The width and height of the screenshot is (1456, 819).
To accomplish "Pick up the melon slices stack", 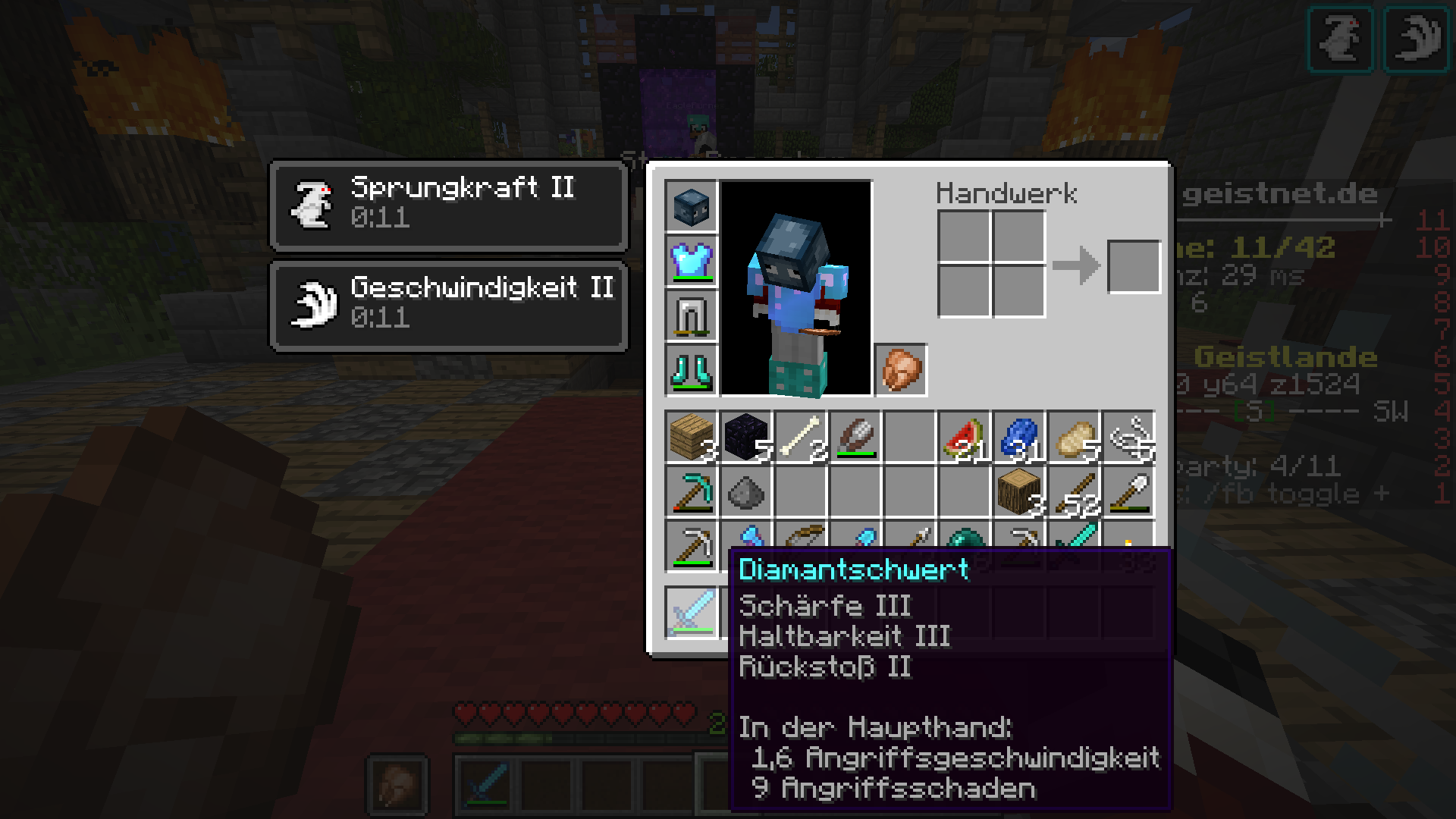I will [x=964, y=437].
